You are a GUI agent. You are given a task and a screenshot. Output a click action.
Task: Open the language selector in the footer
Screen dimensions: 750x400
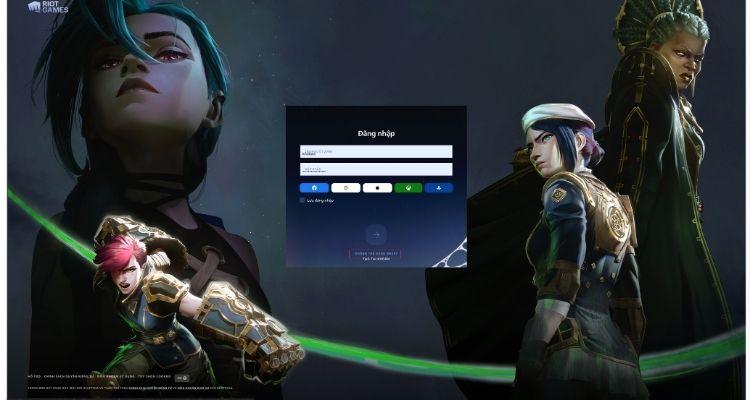click(x=183, y=377)
